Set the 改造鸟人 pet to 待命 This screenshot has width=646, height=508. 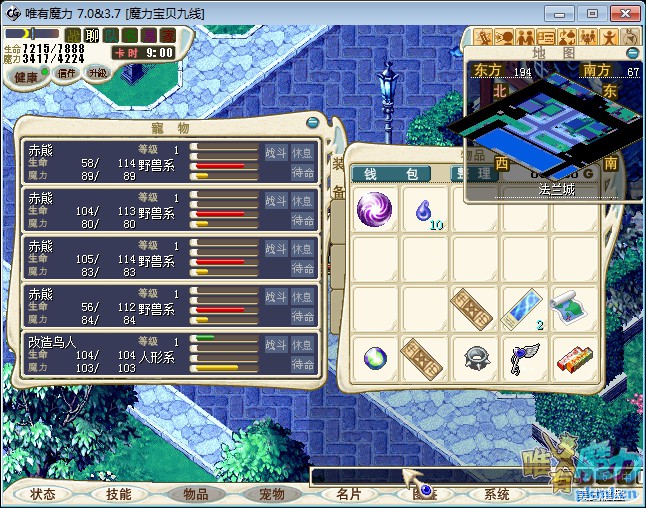304,365
